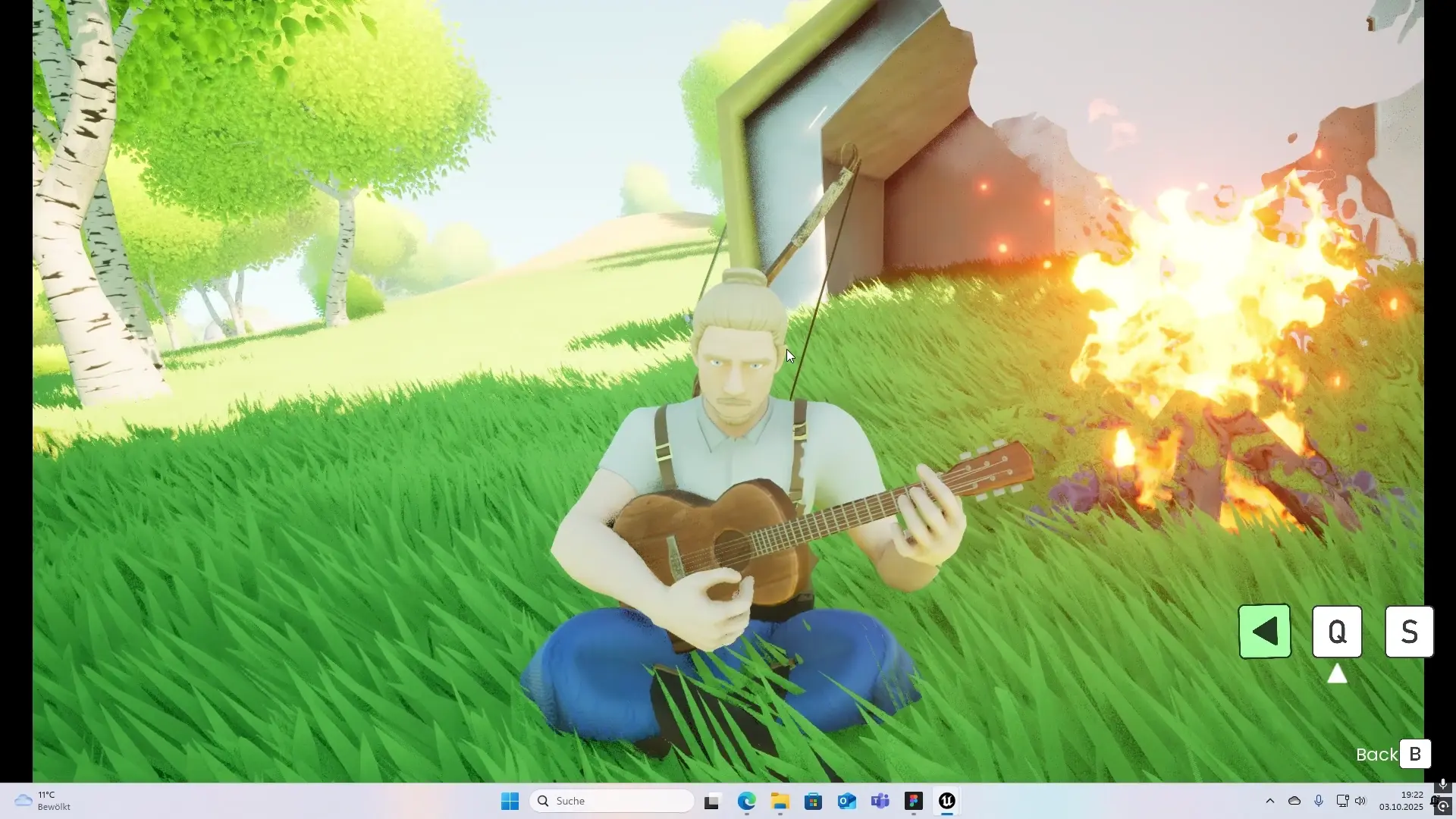Open Task View next to the search bar
Screen dimensions: 1456x819
point(712,800)
